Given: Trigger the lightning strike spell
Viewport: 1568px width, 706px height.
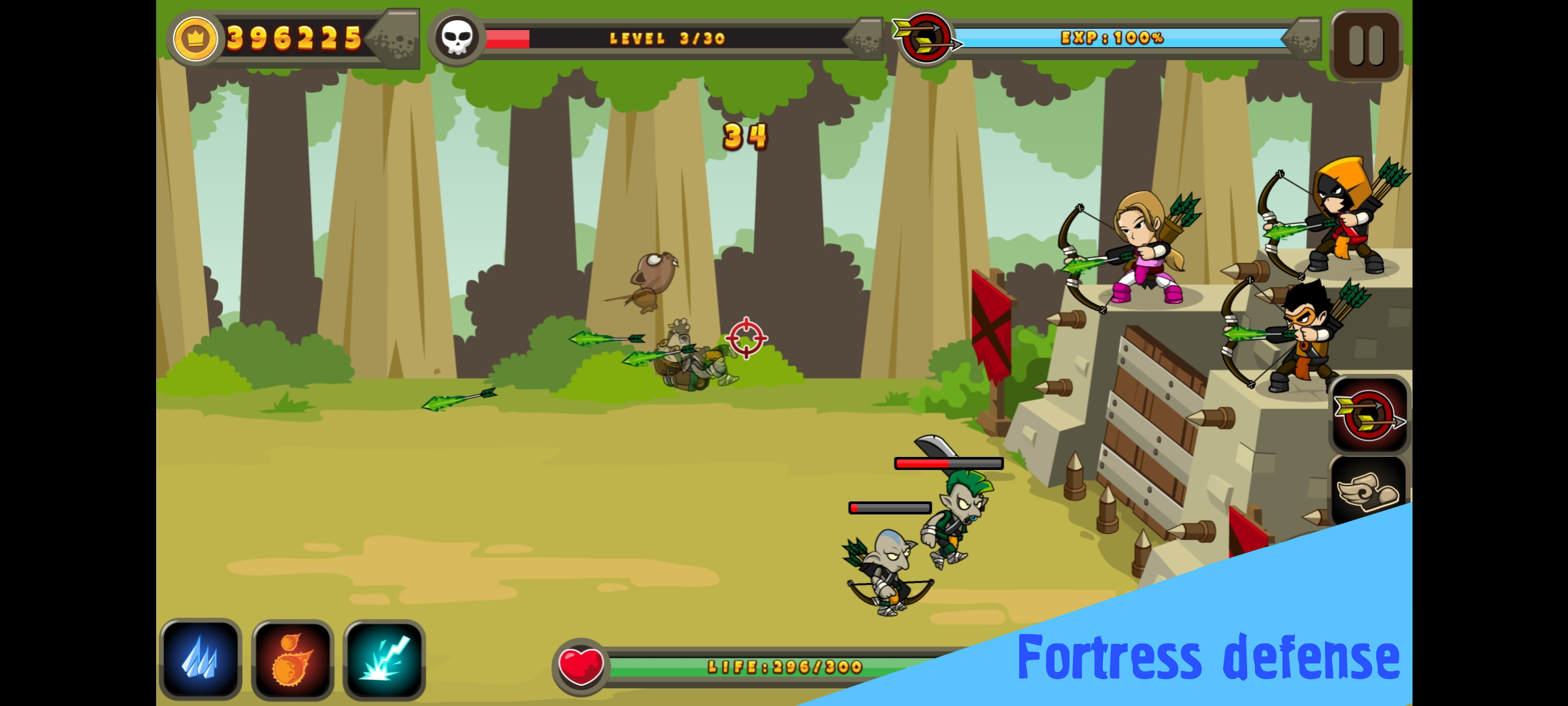Looking at the screenshot, I should 384,659.
